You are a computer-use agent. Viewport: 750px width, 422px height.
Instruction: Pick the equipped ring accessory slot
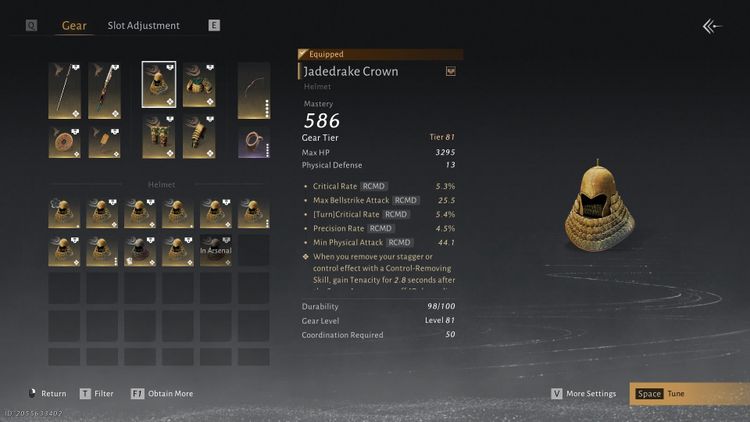point(254,142)
